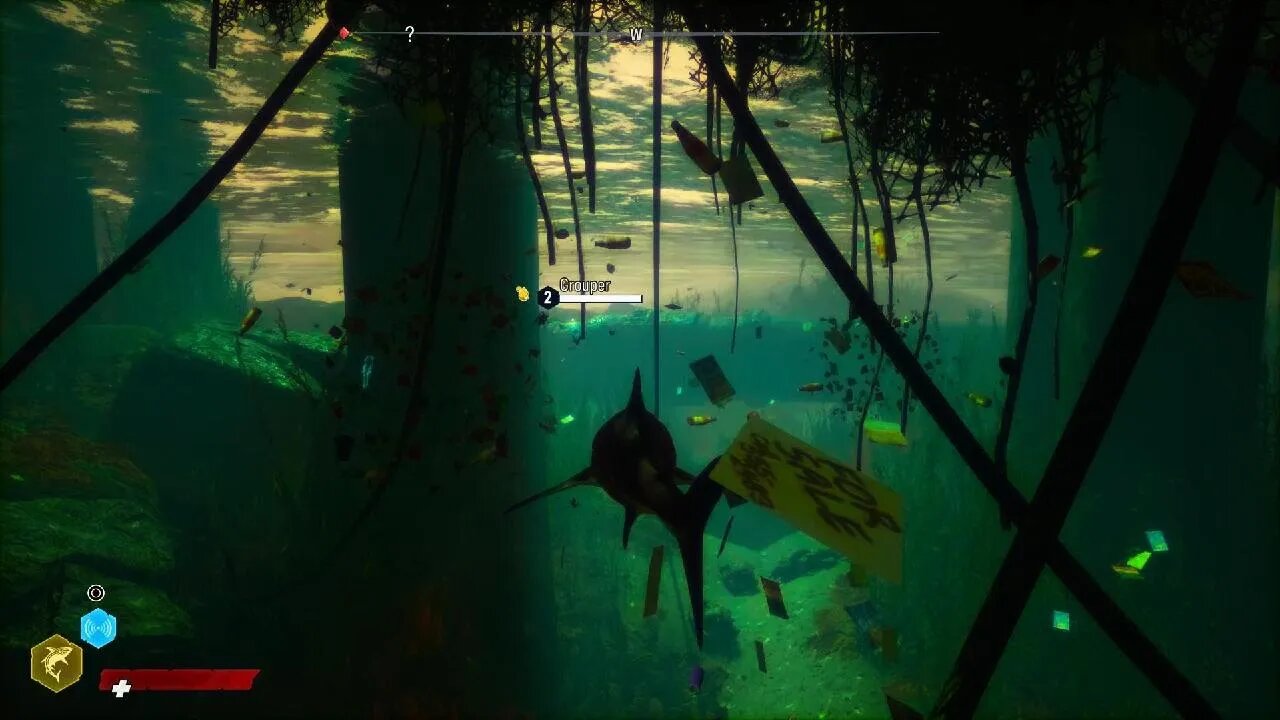Select the gold shark hexagon icon
The image size is (1280, 720).
click(56, 664)
